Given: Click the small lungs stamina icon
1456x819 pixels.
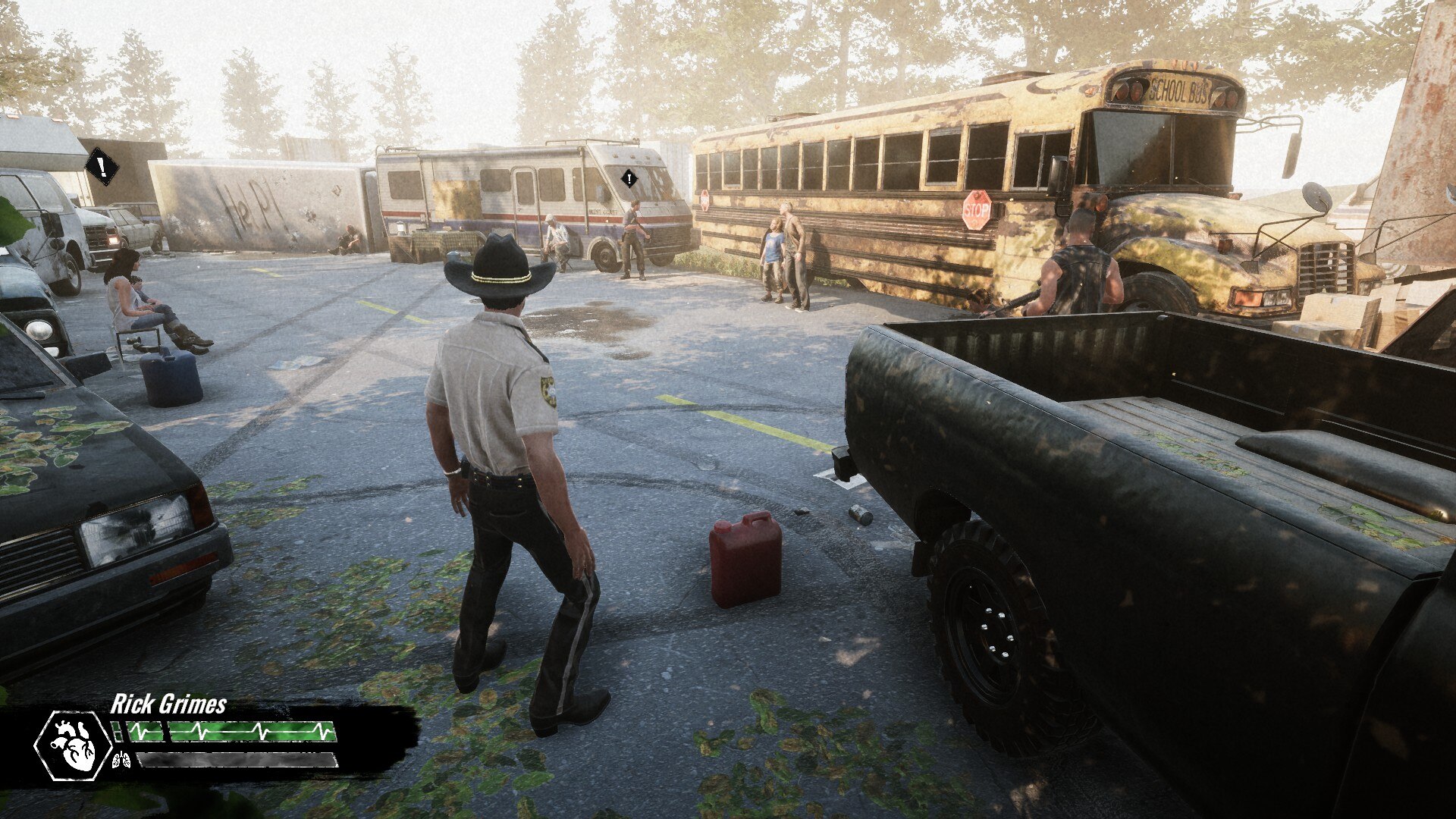Looking at the screenshot, I should (121, 759).
